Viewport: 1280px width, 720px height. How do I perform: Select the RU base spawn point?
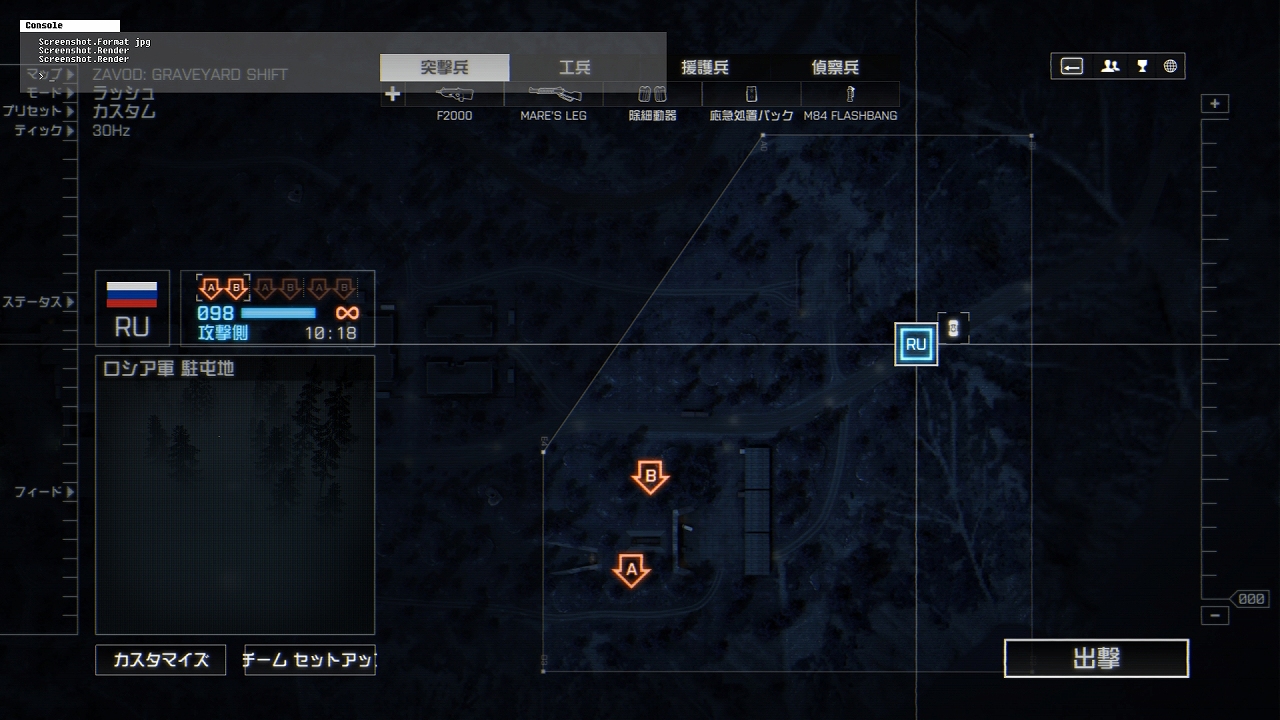(916, 345)
